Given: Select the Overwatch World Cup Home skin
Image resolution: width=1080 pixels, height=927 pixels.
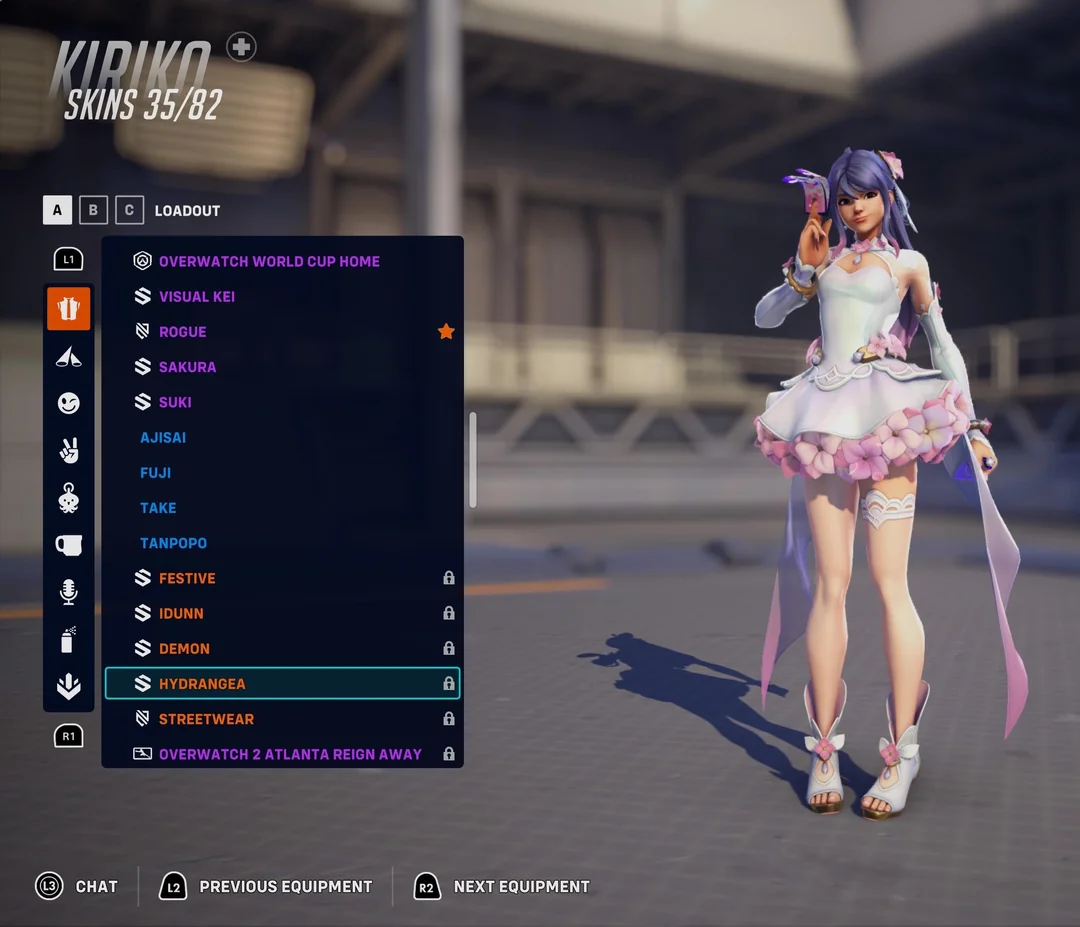Looking at the screenshot, I should (x=269, y=262).
